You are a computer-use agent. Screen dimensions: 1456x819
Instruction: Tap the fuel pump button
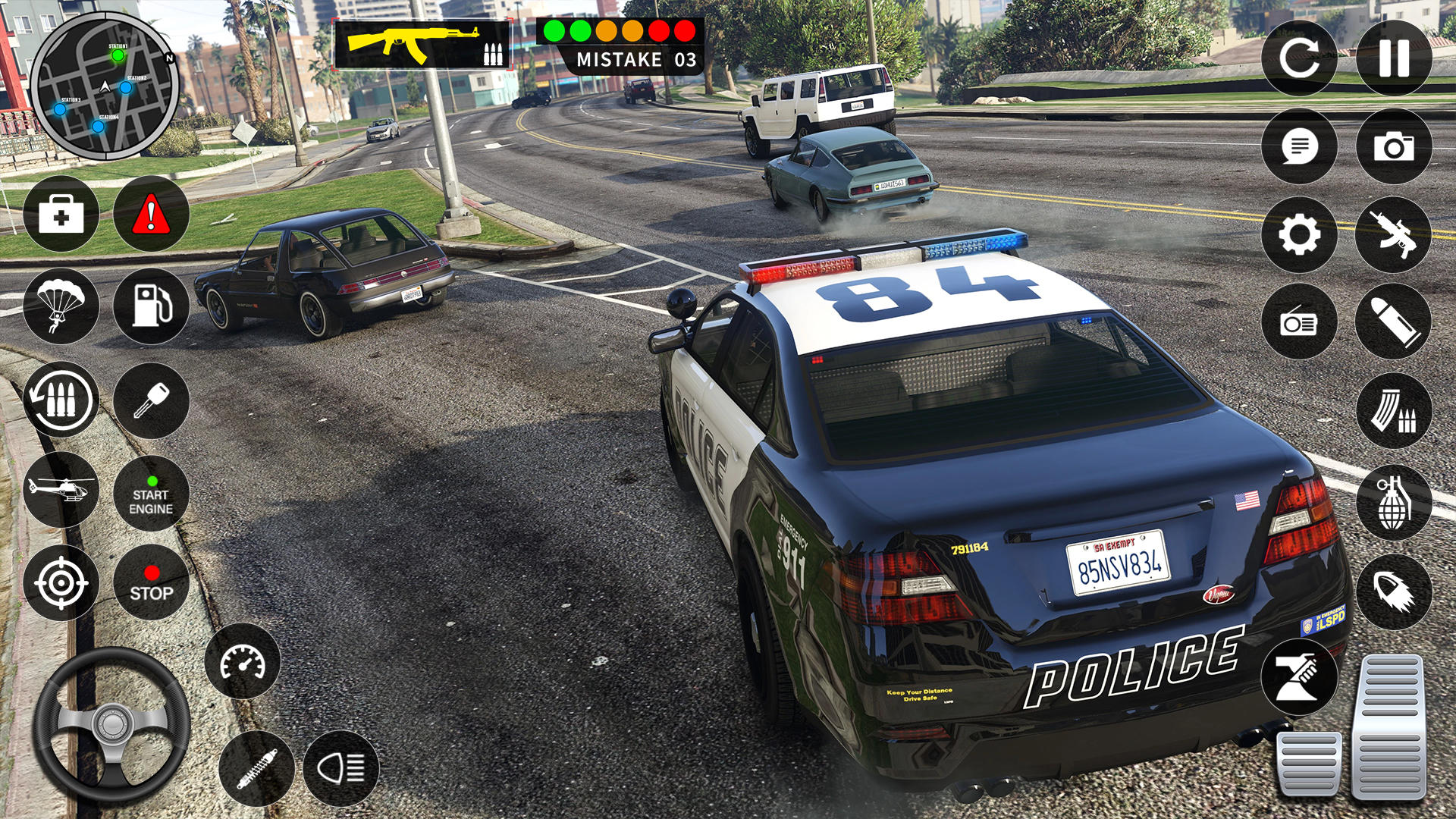[x=151, y=306]
